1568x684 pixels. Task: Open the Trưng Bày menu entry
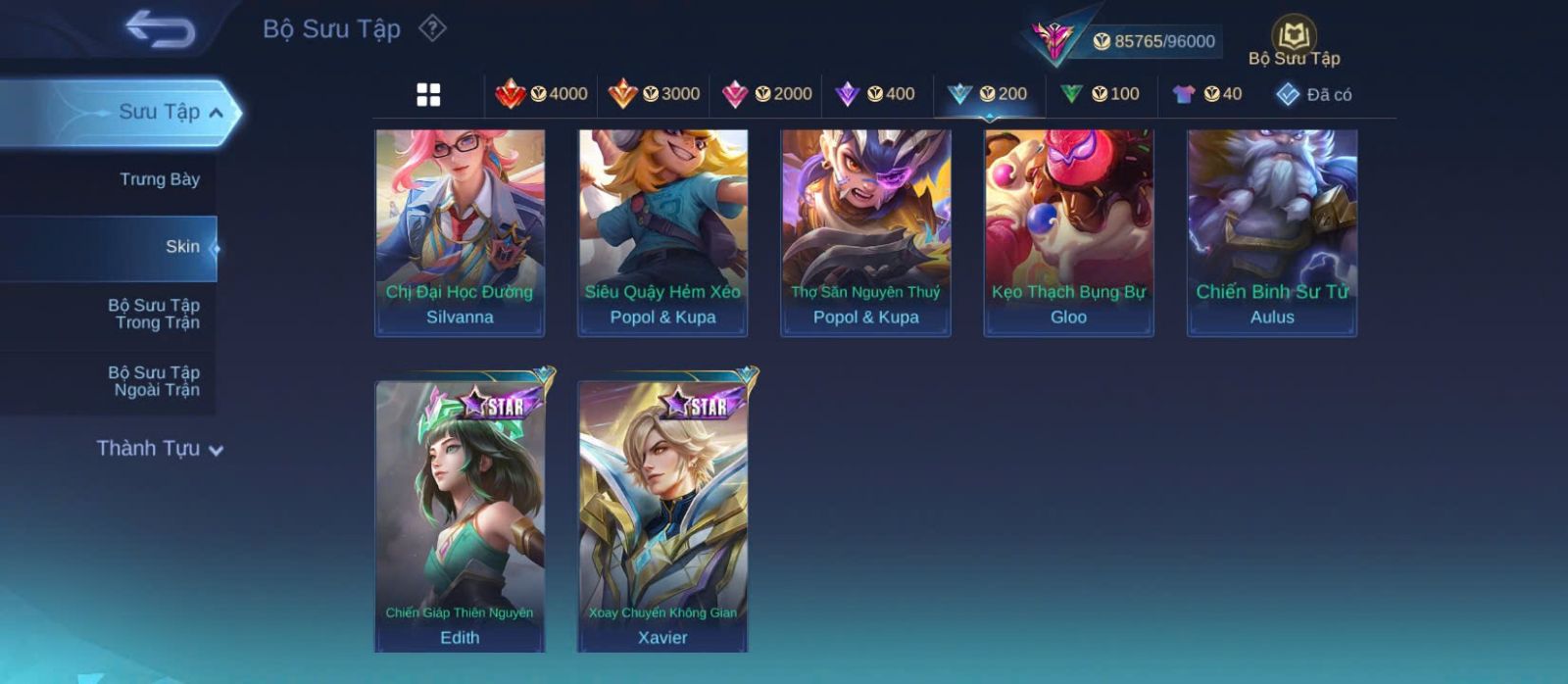coord(159,179)
